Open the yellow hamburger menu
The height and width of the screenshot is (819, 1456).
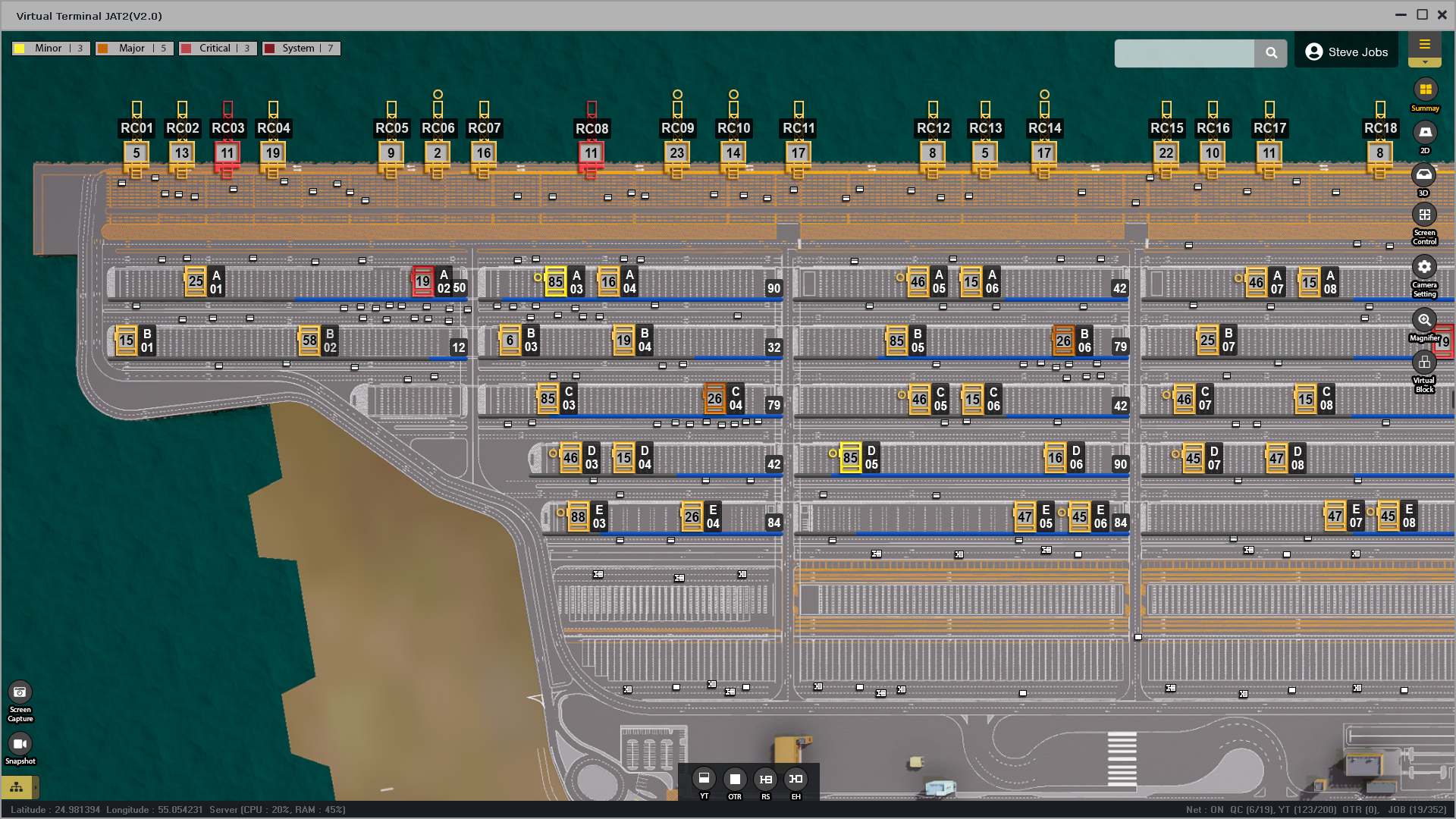1424,45
